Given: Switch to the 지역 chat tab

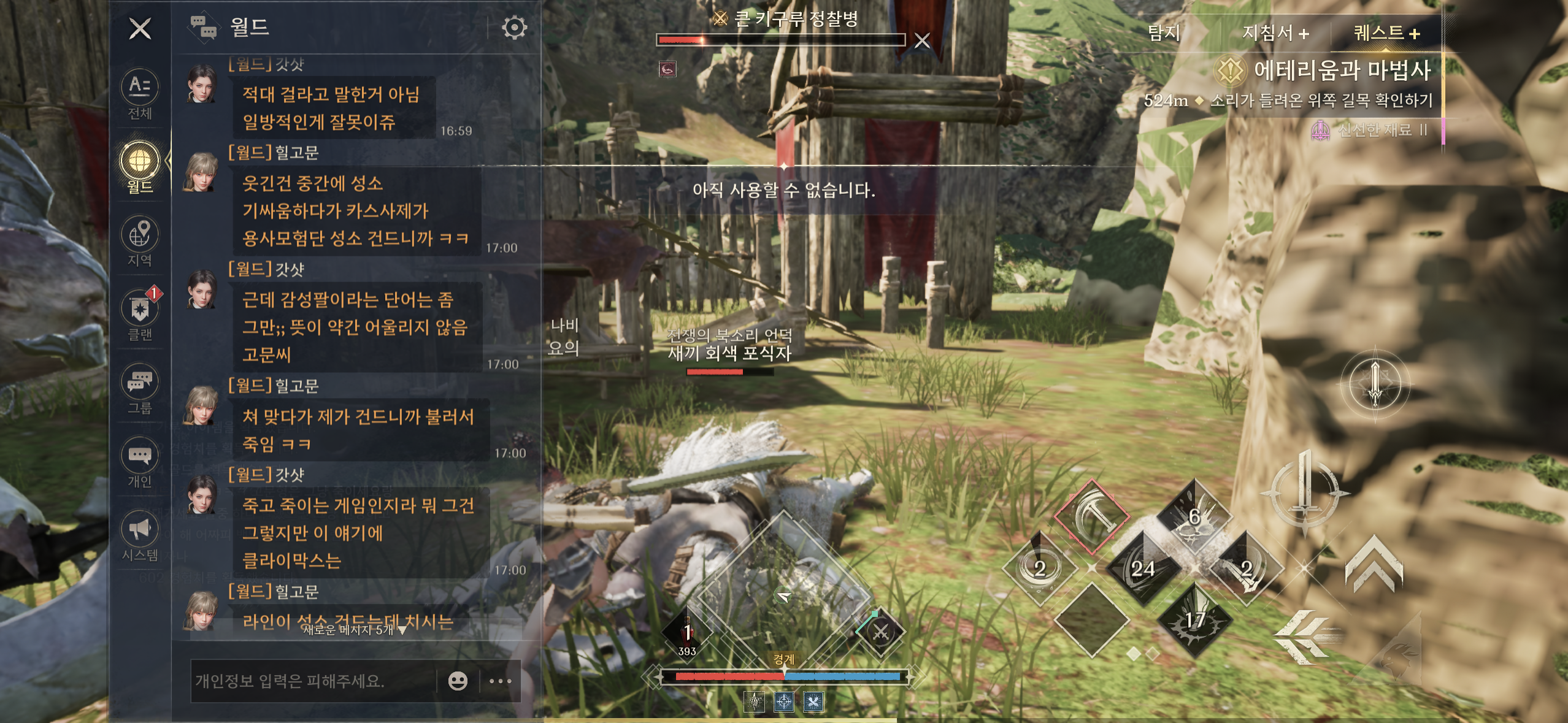Looking at the screenshot, I should click(140, 241).
